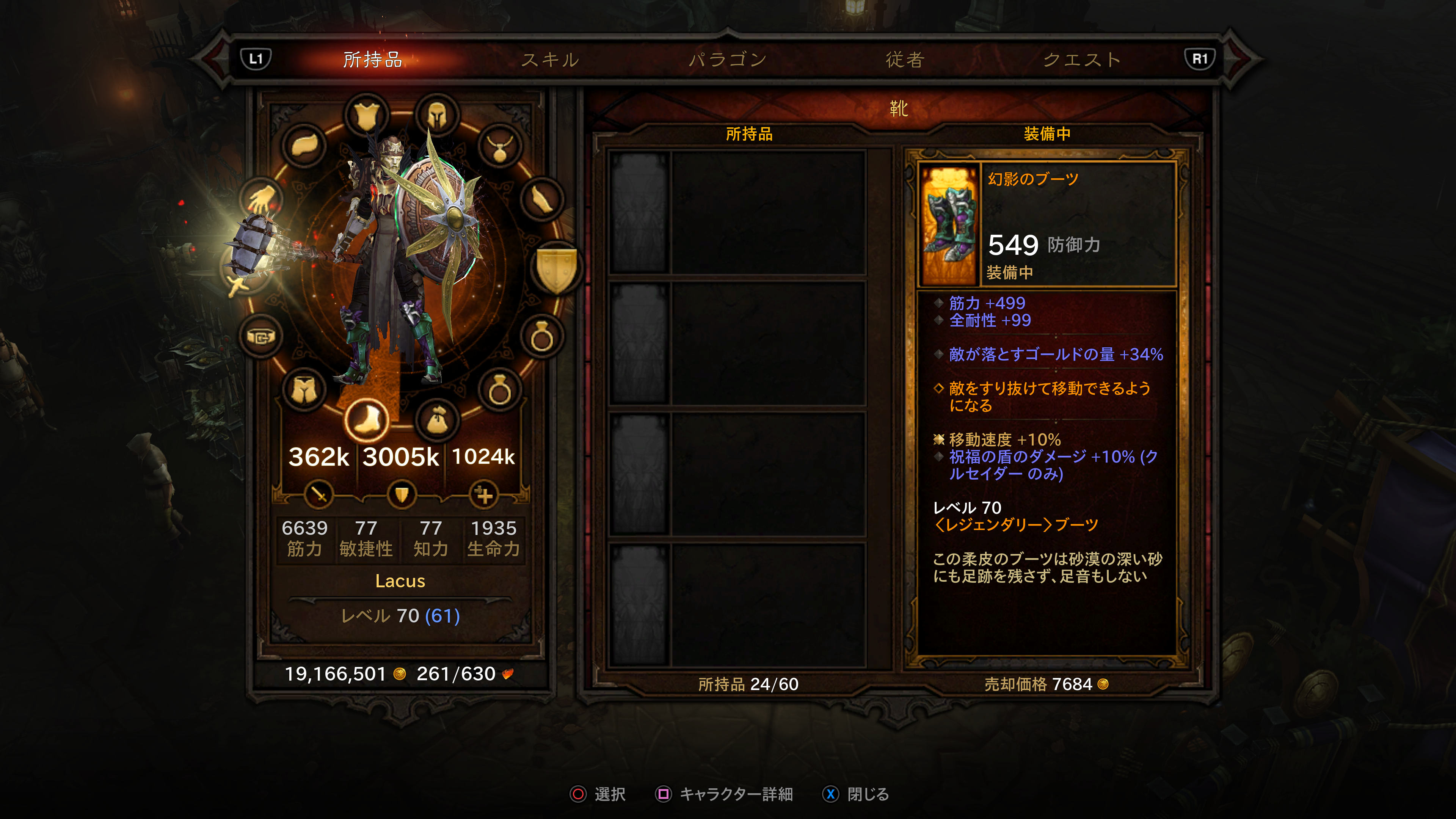
Task: Click the highlighted boots equipment slot
Action: pyautogui.click(x=366, y=419)
